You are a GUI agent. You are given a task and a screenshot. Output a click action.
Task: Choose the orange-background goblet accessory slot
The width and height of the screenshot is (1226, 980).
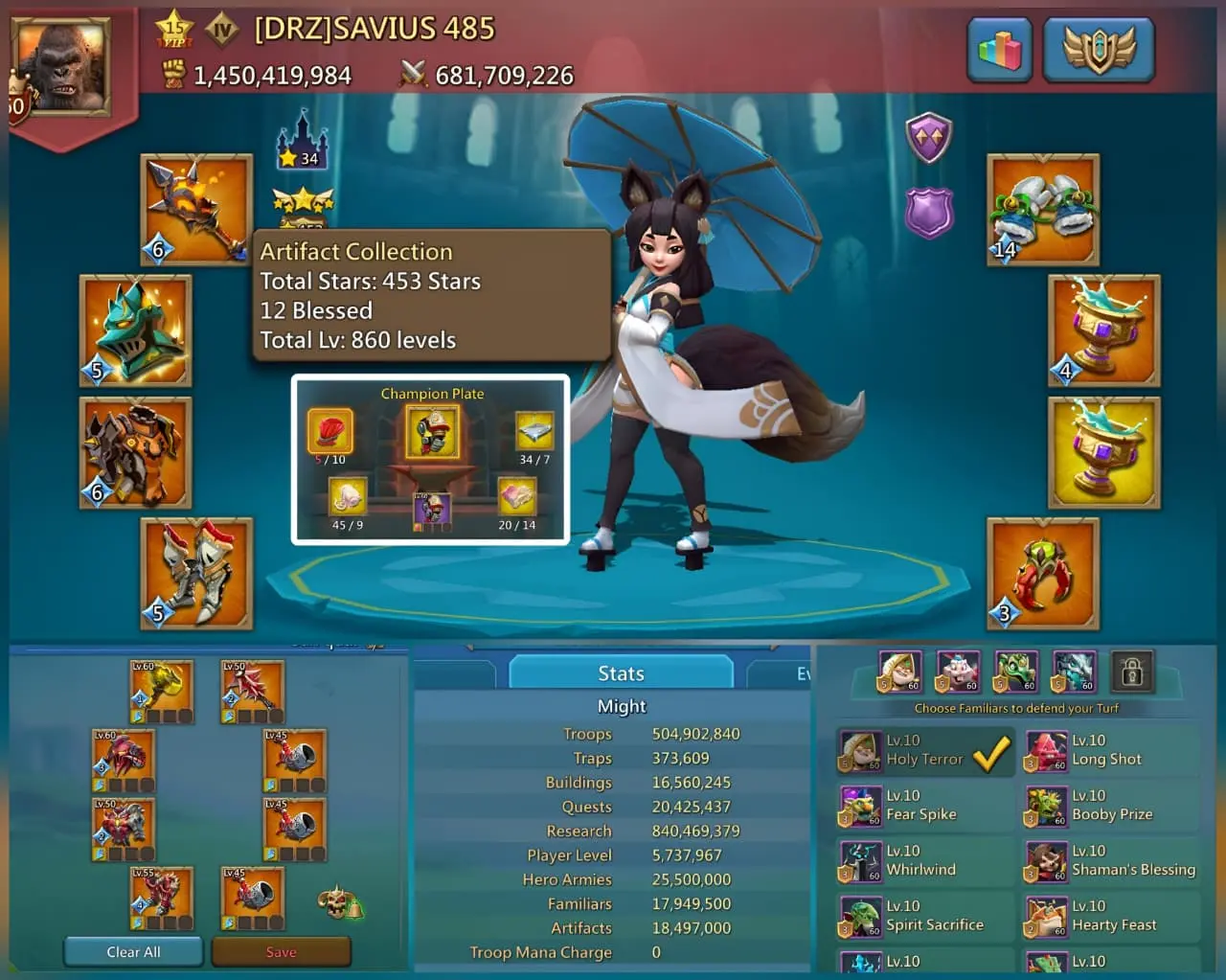(x=1103, y=330)
